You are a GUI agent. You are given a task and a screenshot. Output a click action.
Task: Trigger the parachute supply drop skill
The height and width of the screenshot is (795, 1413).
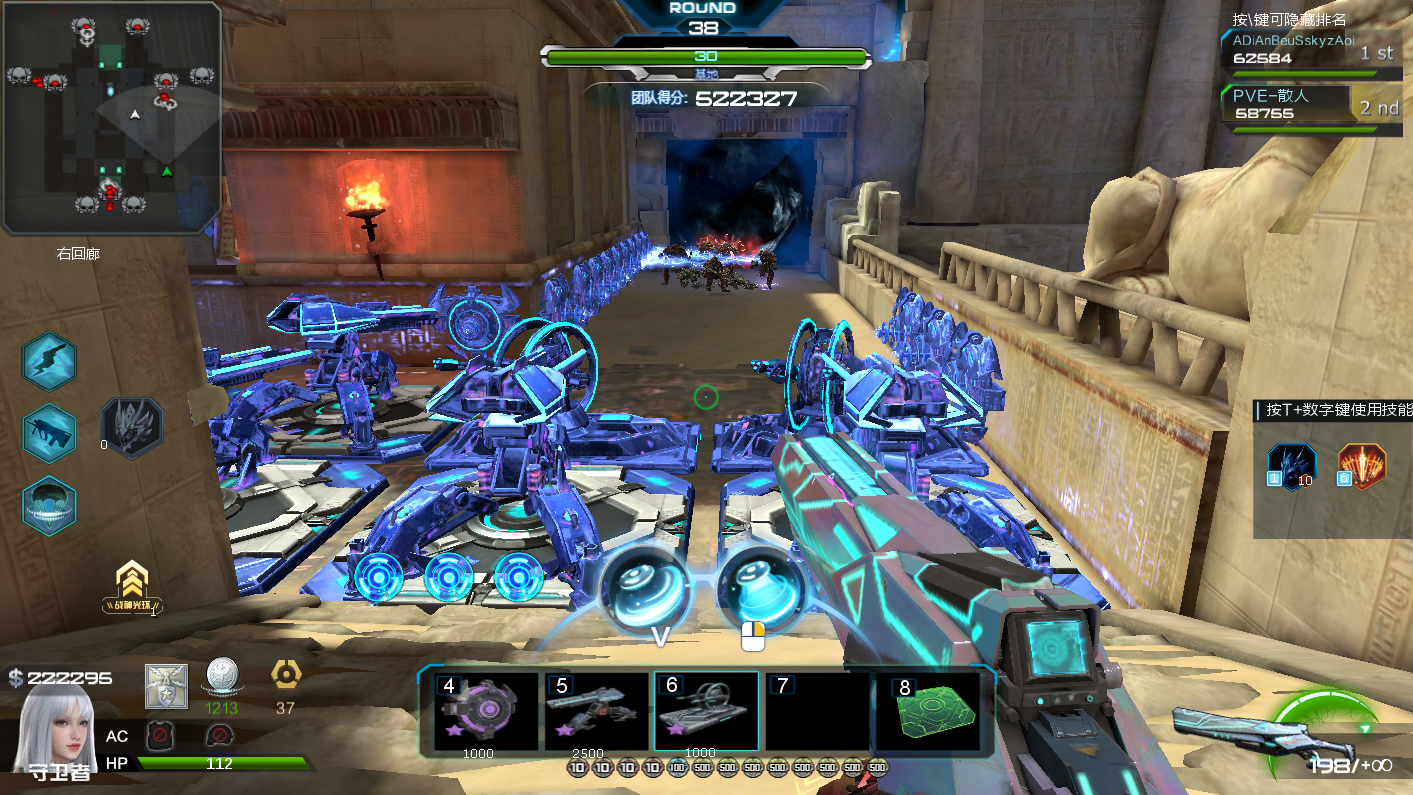(x=49, y=504)
